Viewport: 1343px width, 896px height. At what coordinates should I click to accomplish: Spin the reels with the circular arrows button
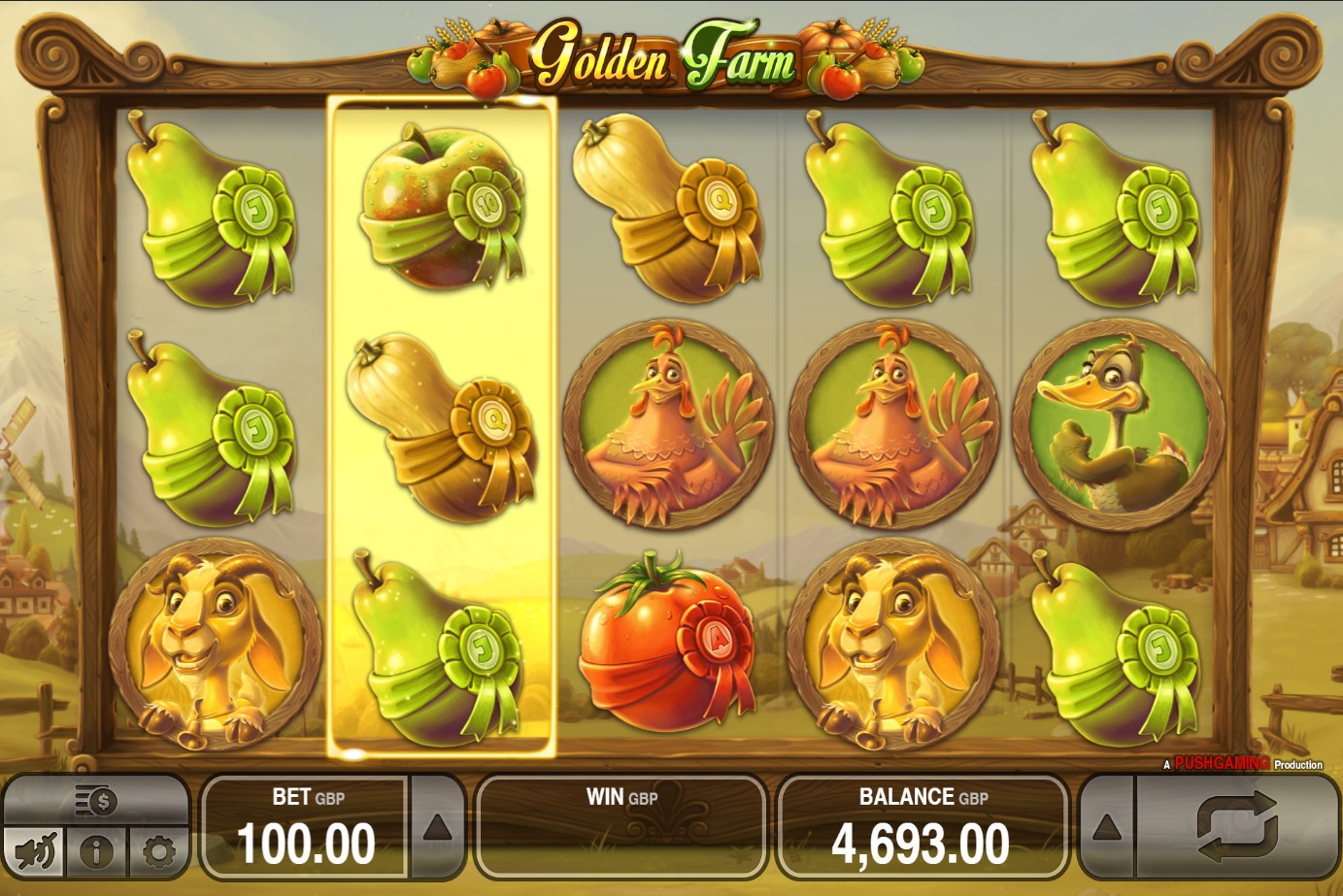1236,827
